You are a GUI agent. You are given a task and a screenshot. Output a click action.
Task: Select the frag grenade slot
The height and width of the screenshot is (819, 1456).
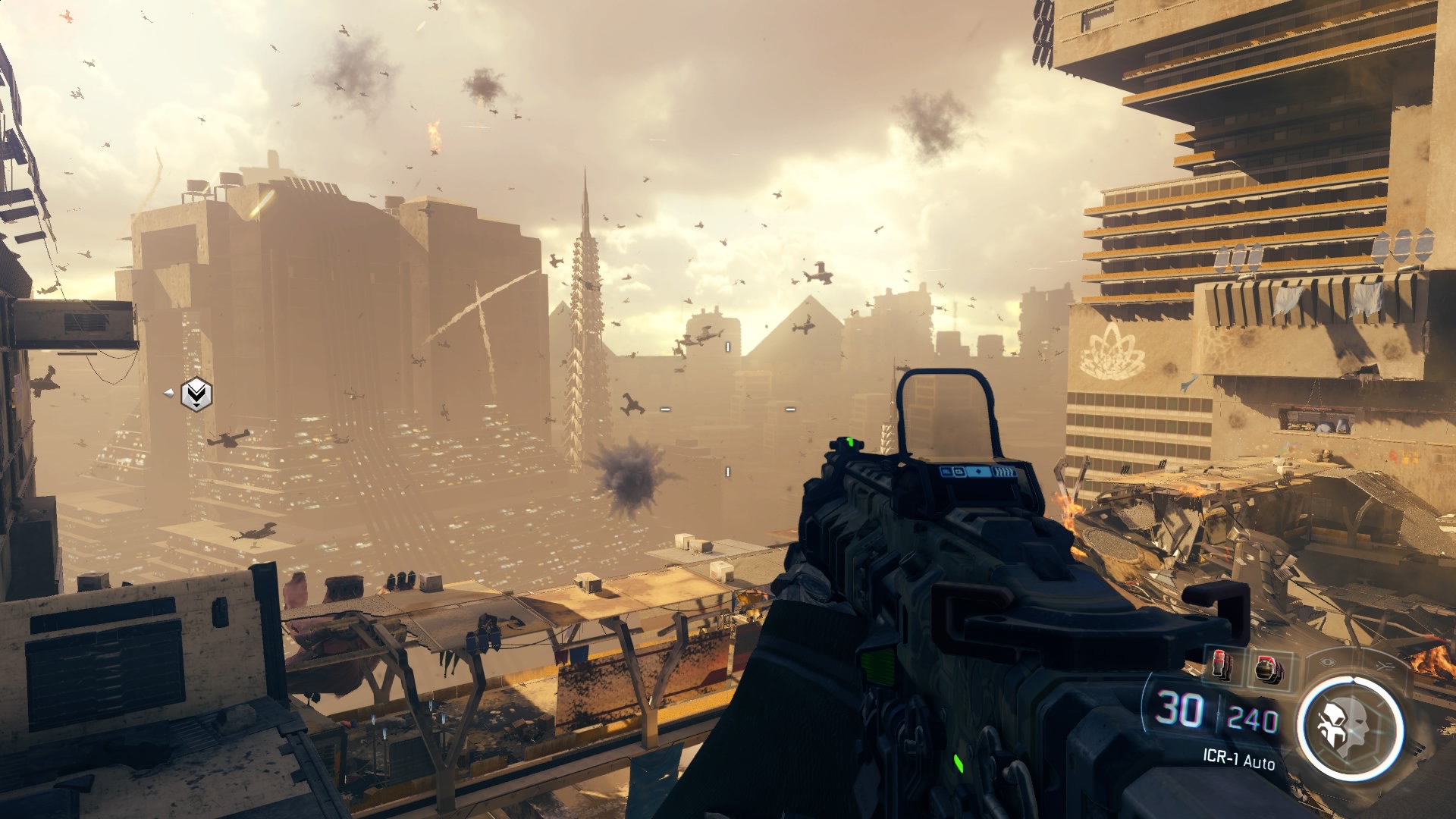click(x=1265, y=669)
